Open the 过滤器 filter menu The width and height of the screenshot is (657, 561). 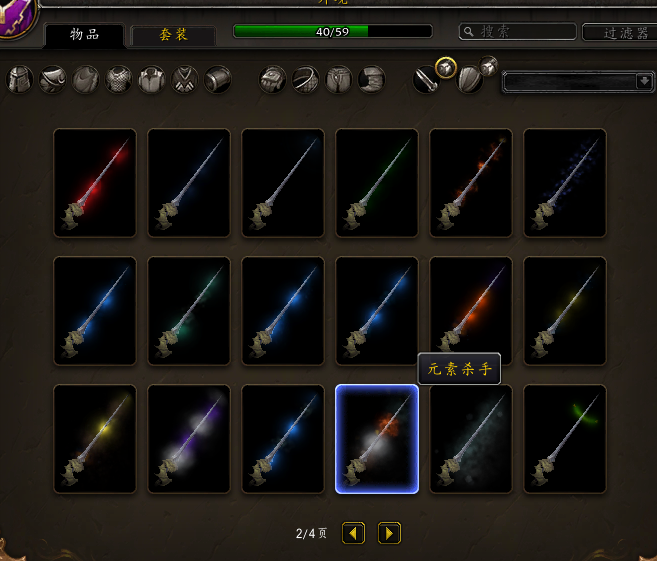pos(617,32)
